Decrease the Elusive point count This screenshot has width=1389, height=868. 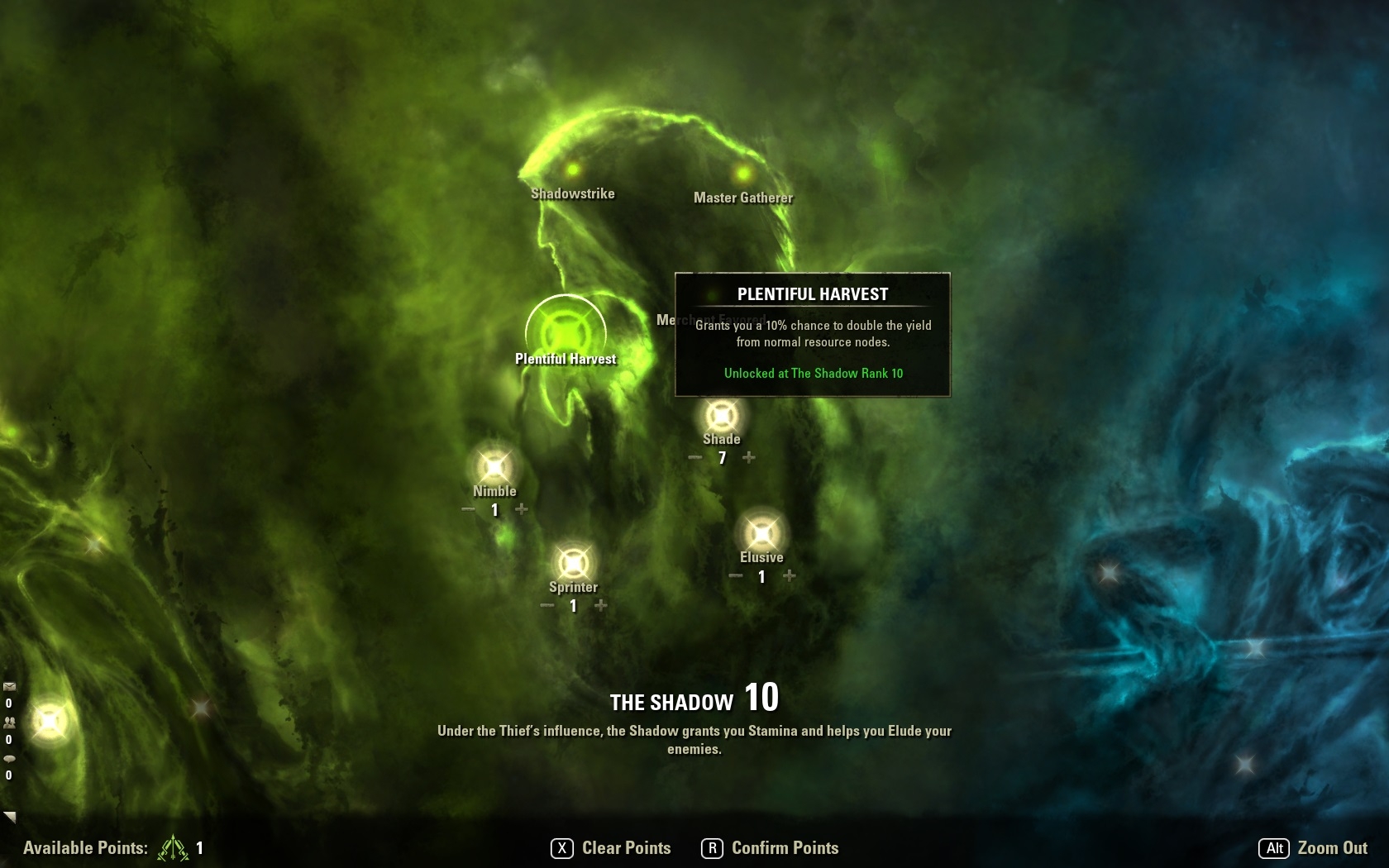(735, 575)
